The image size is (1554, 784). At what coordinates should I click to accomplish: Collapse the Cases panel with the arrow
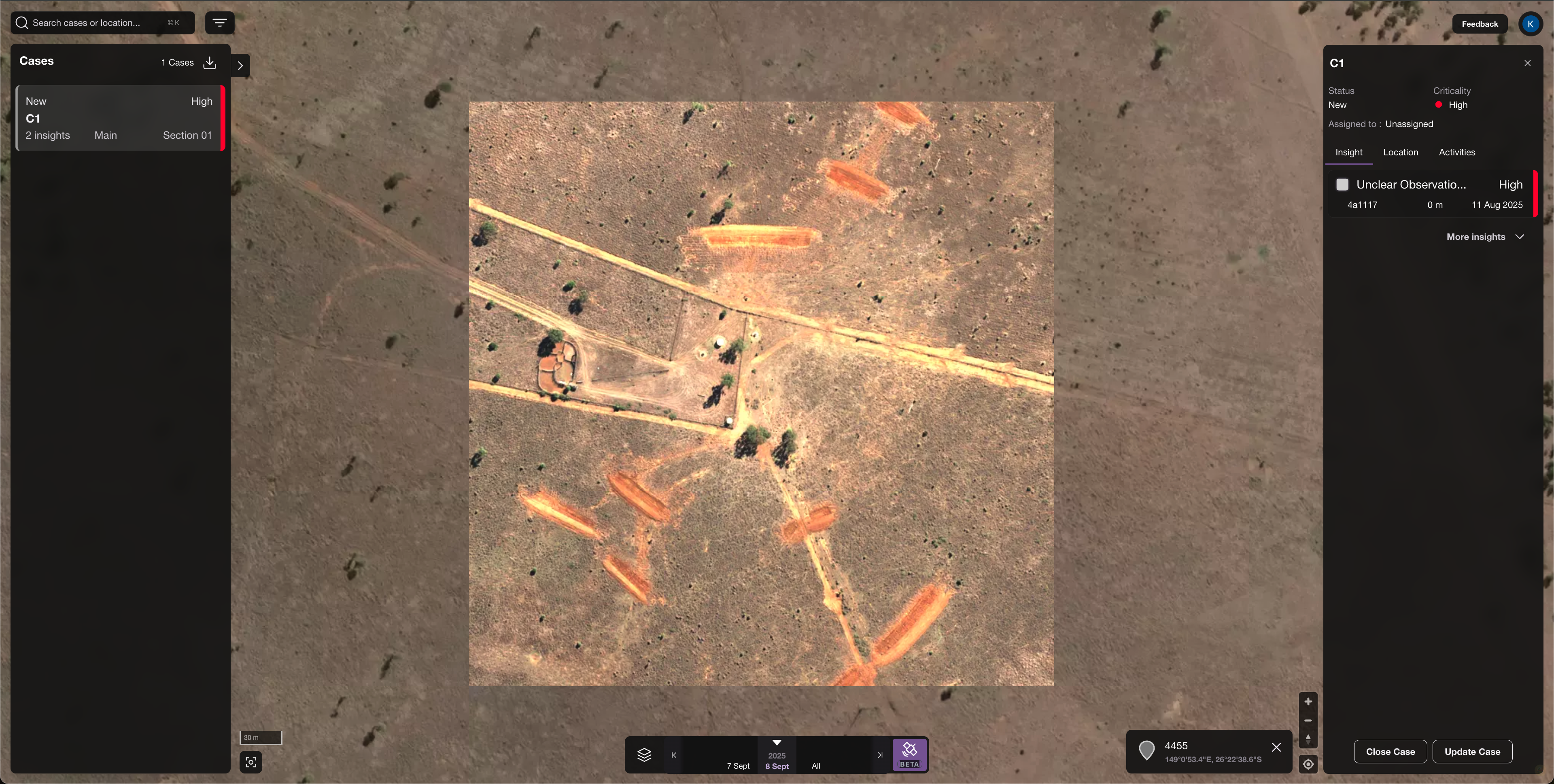[240, 66]
